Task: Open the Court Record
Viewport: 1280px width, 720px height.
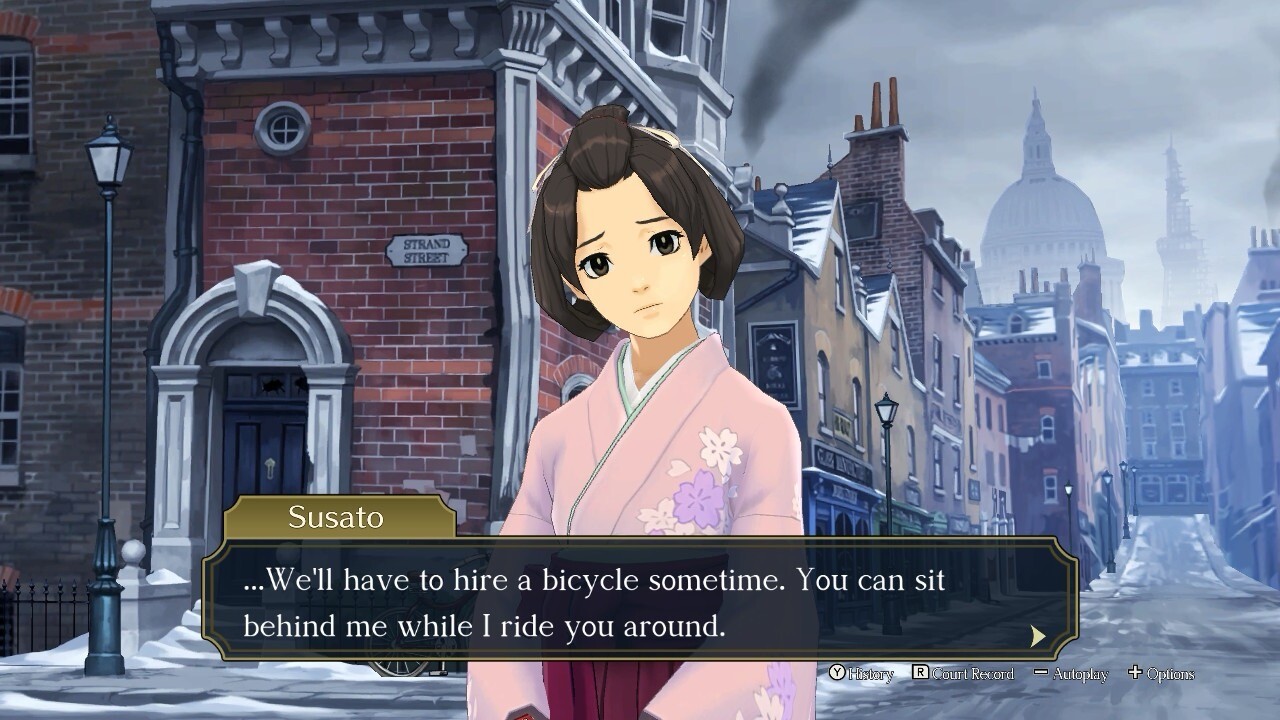Action: tap(963, 674)
